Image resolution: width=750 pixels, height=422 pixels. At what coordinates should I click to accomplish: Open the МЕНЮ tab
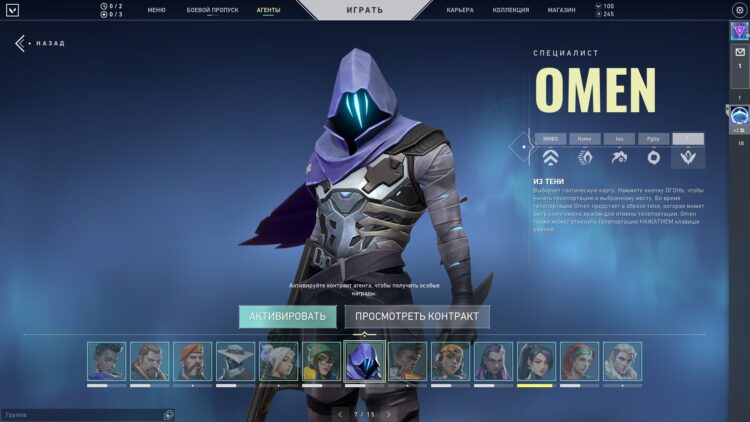tap(156, 10)
